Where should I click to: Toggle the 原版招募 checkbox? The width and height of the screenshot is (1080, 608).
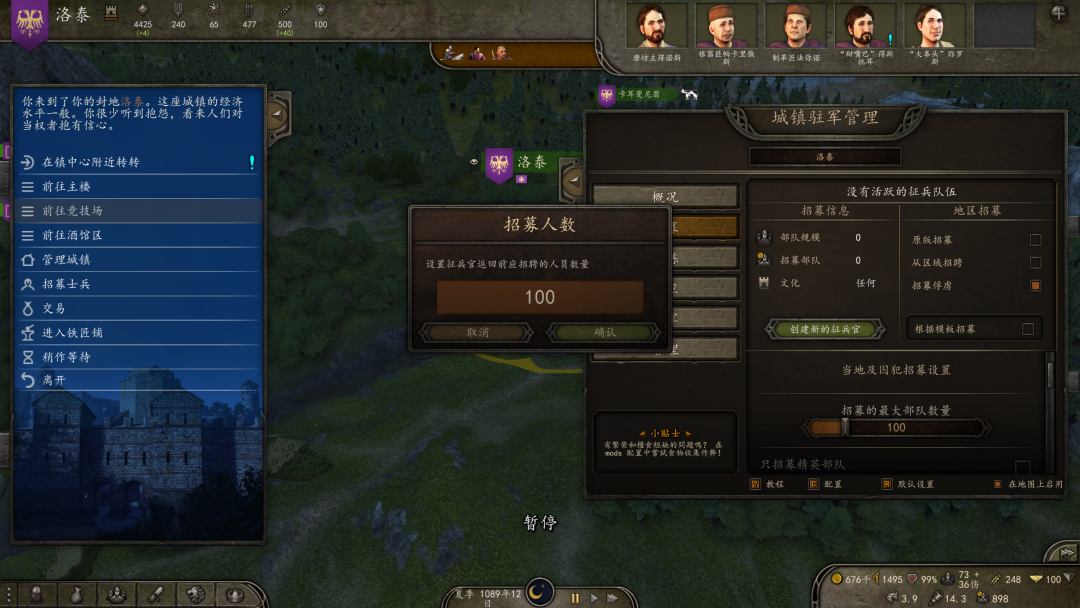coord(1035,240)
